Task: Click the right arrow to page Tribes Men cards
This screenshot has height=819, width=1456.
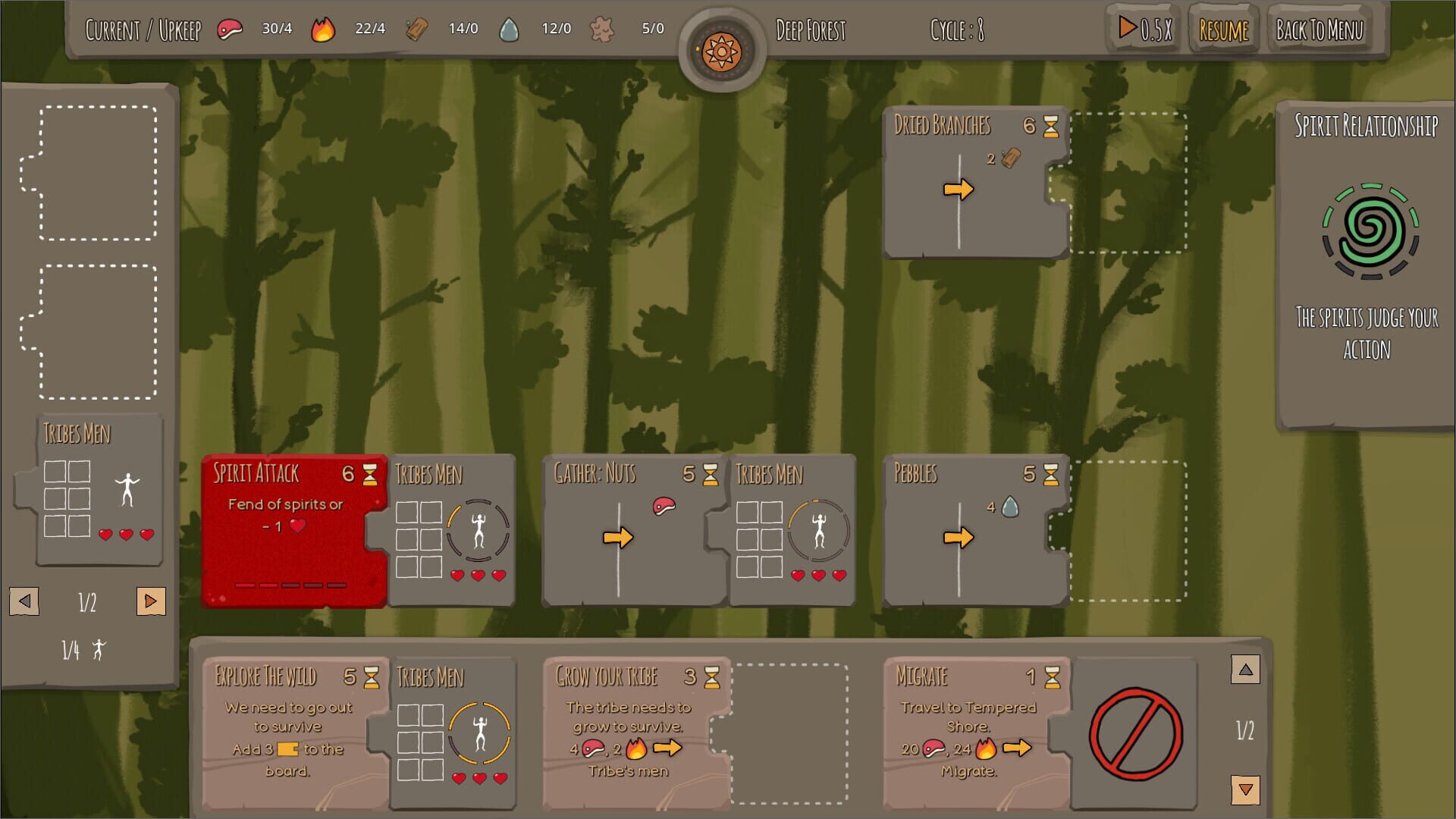Action: (x=150, y=601)
